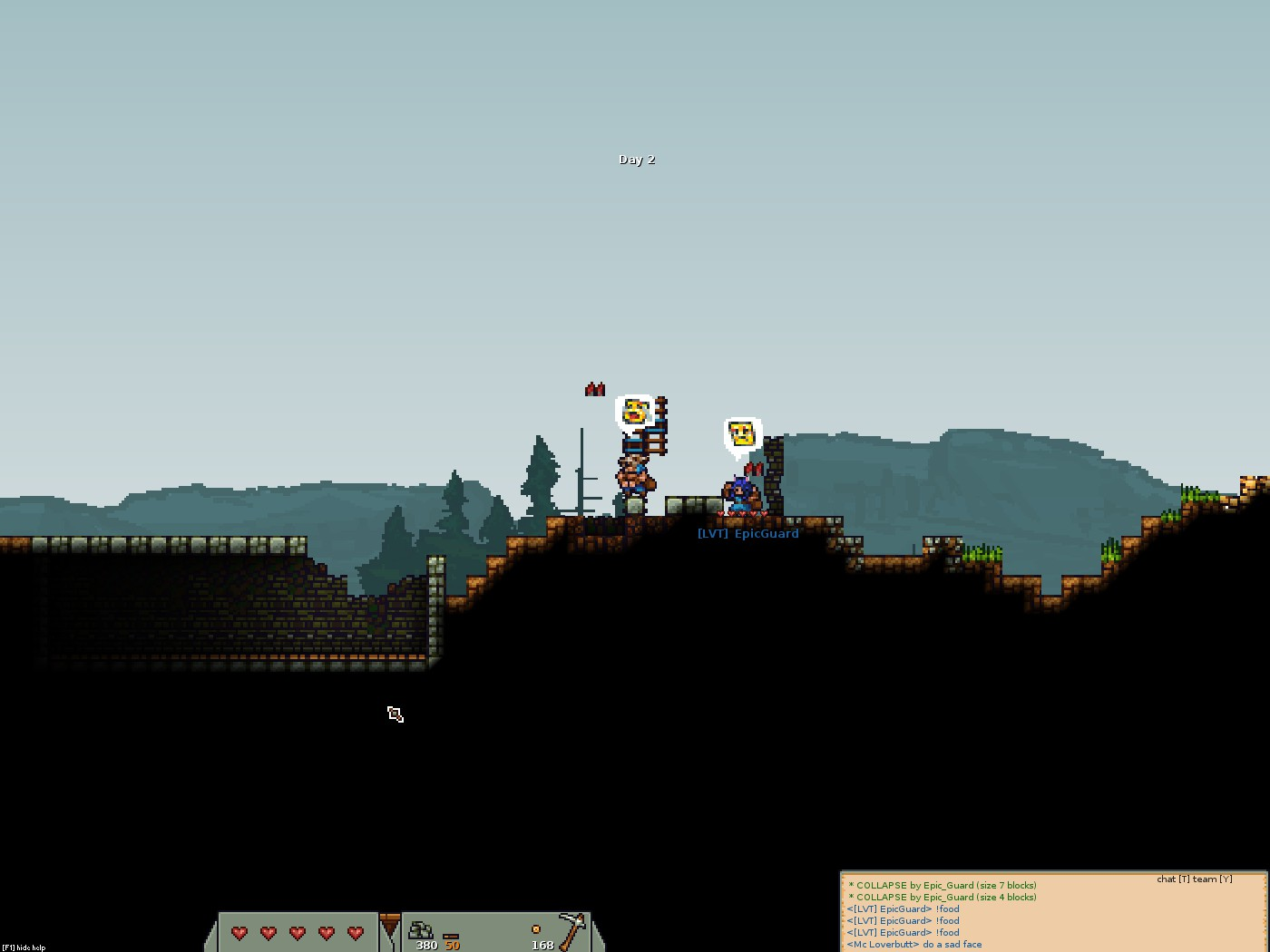Click the gold coin icon
The width and height of the screenshot is (1270, 952).
point(536,929)
